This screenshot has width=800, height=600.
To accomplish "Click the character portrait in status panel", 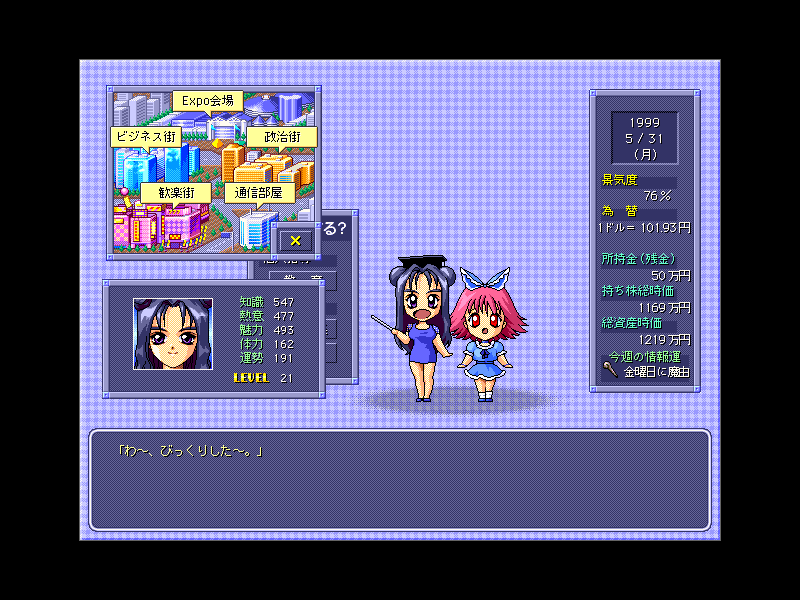I will [x=173, y=334].
